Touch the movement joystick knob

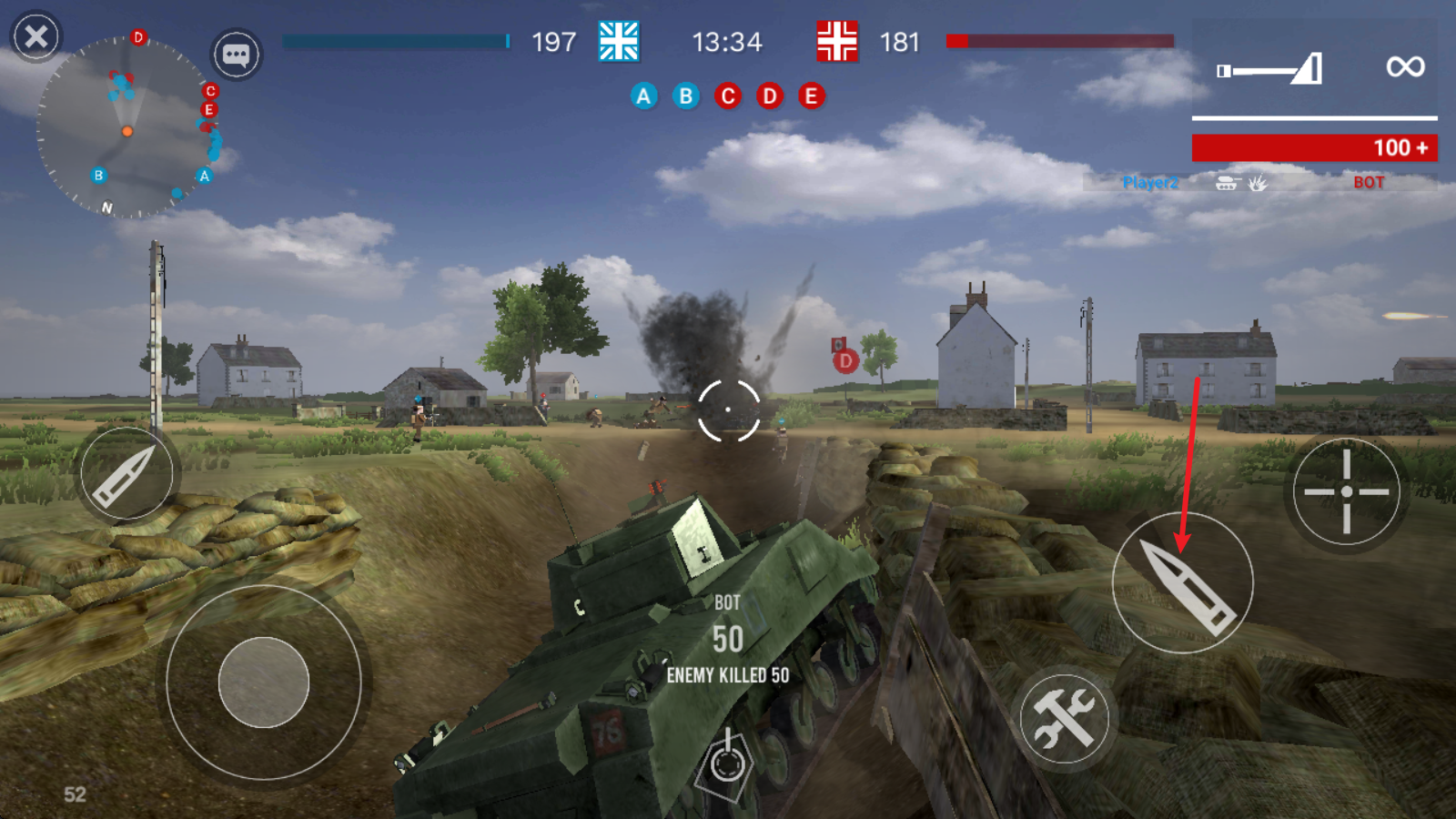(264, 682)
